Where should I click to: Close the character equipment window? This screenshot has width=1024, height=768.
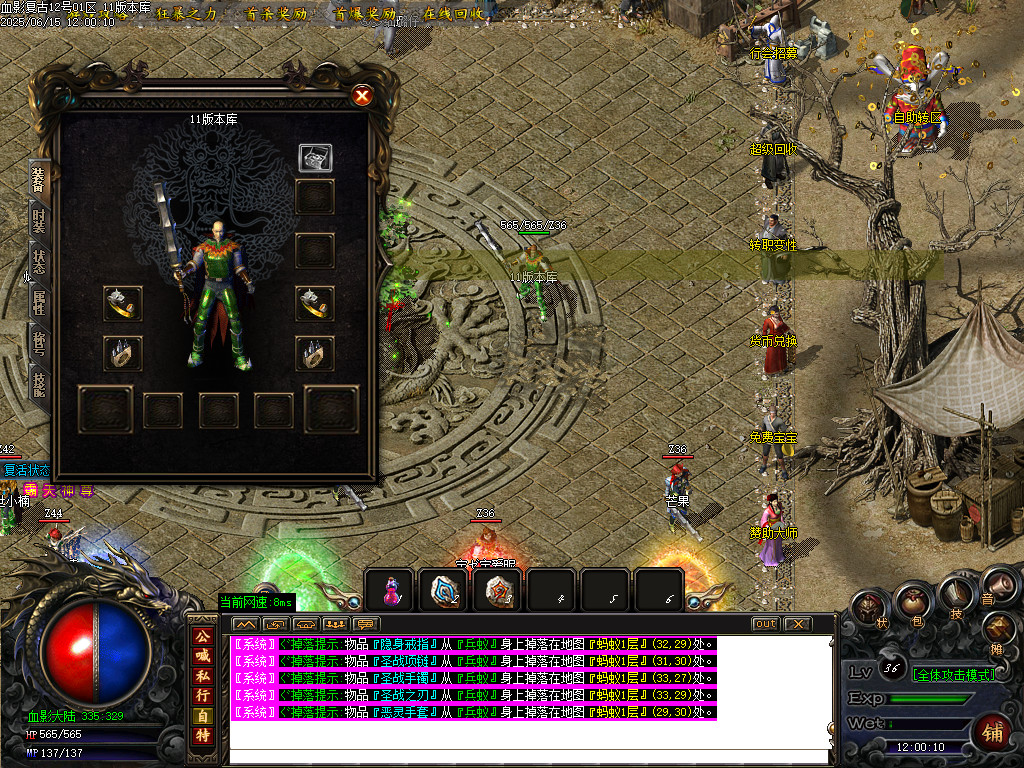pyautogui.click(x=362, y=96)
